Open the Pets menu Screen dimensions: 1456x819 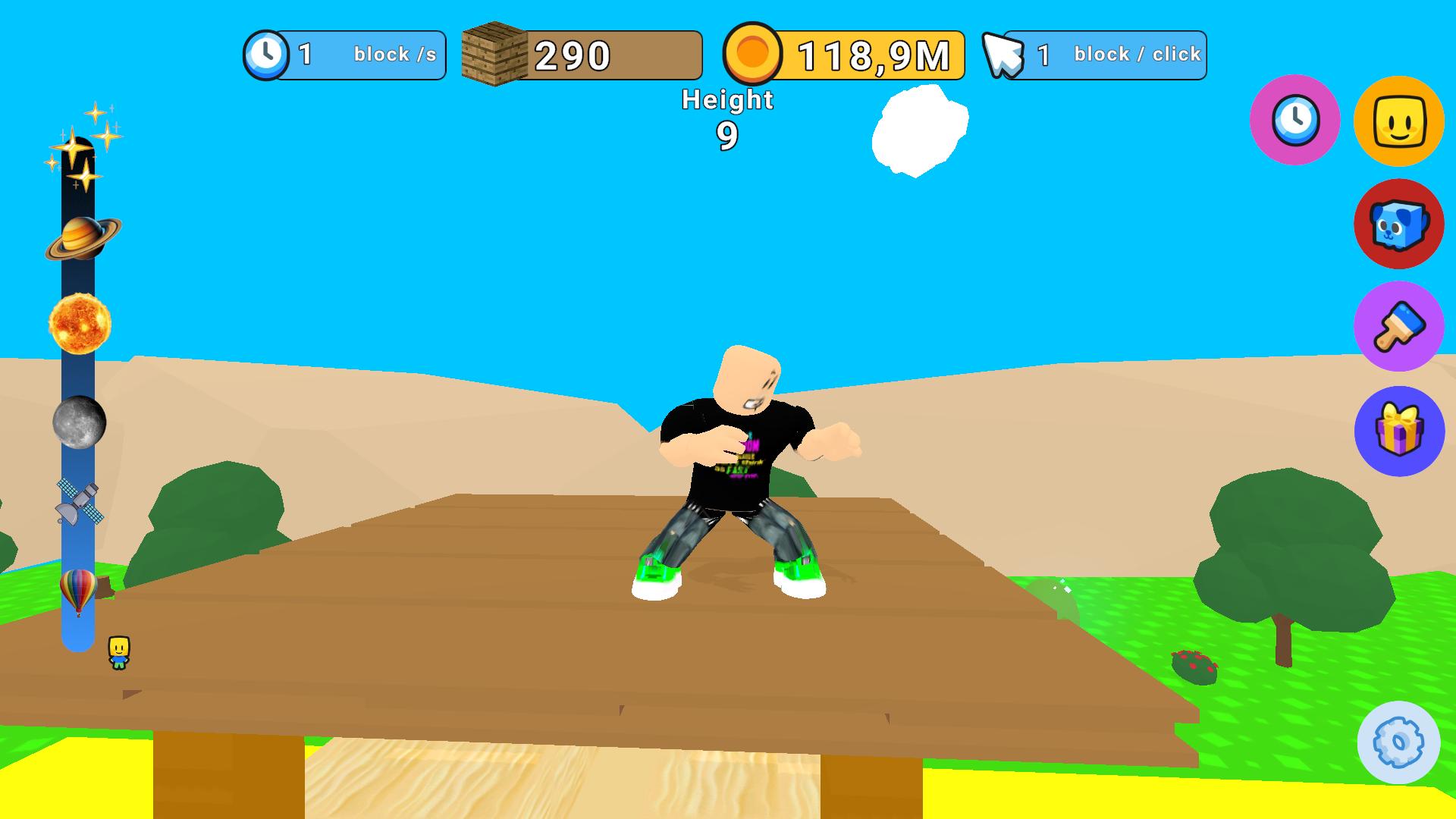1398,224
